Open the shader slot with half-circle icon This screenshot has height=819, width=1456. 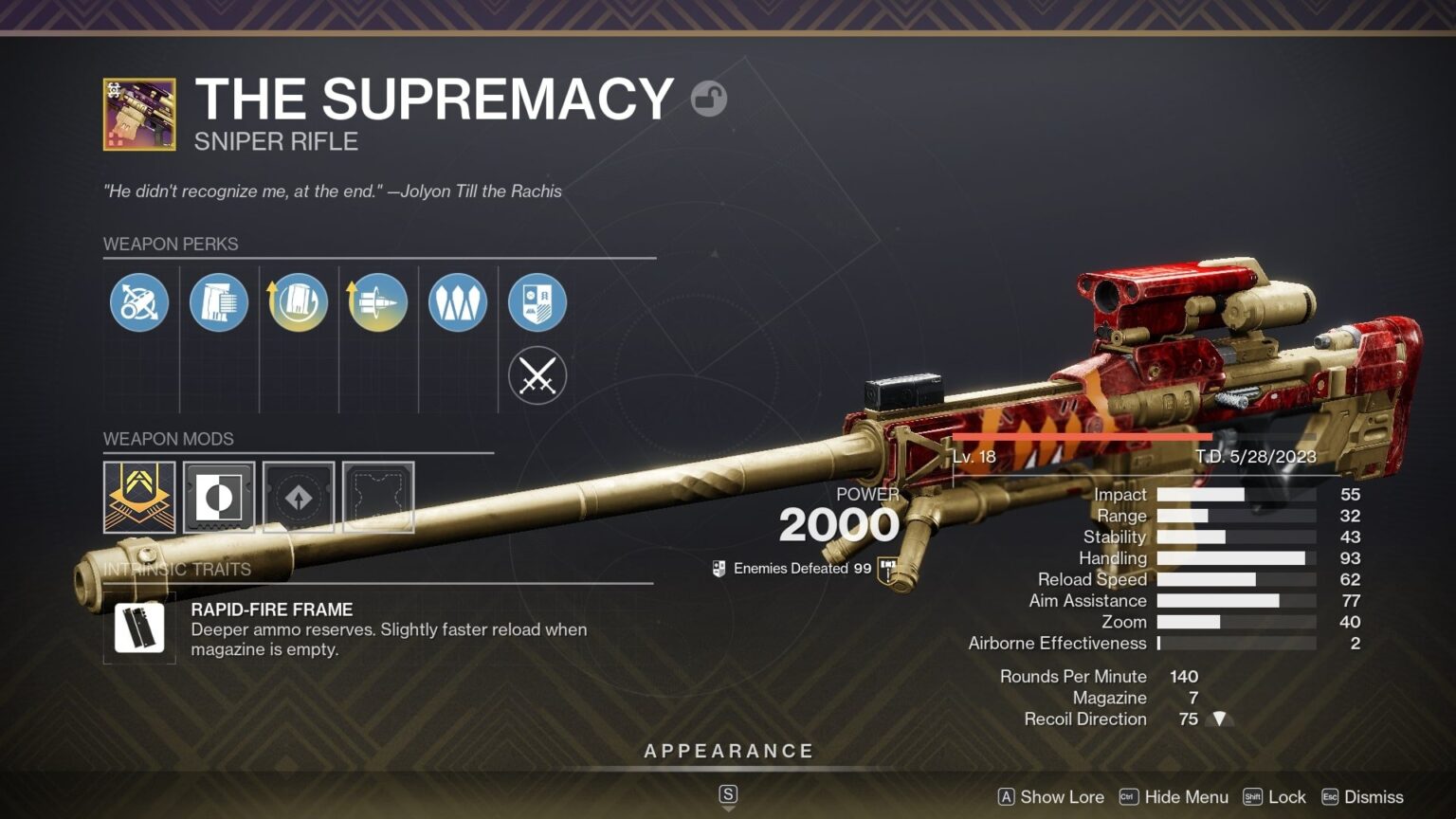218,498
